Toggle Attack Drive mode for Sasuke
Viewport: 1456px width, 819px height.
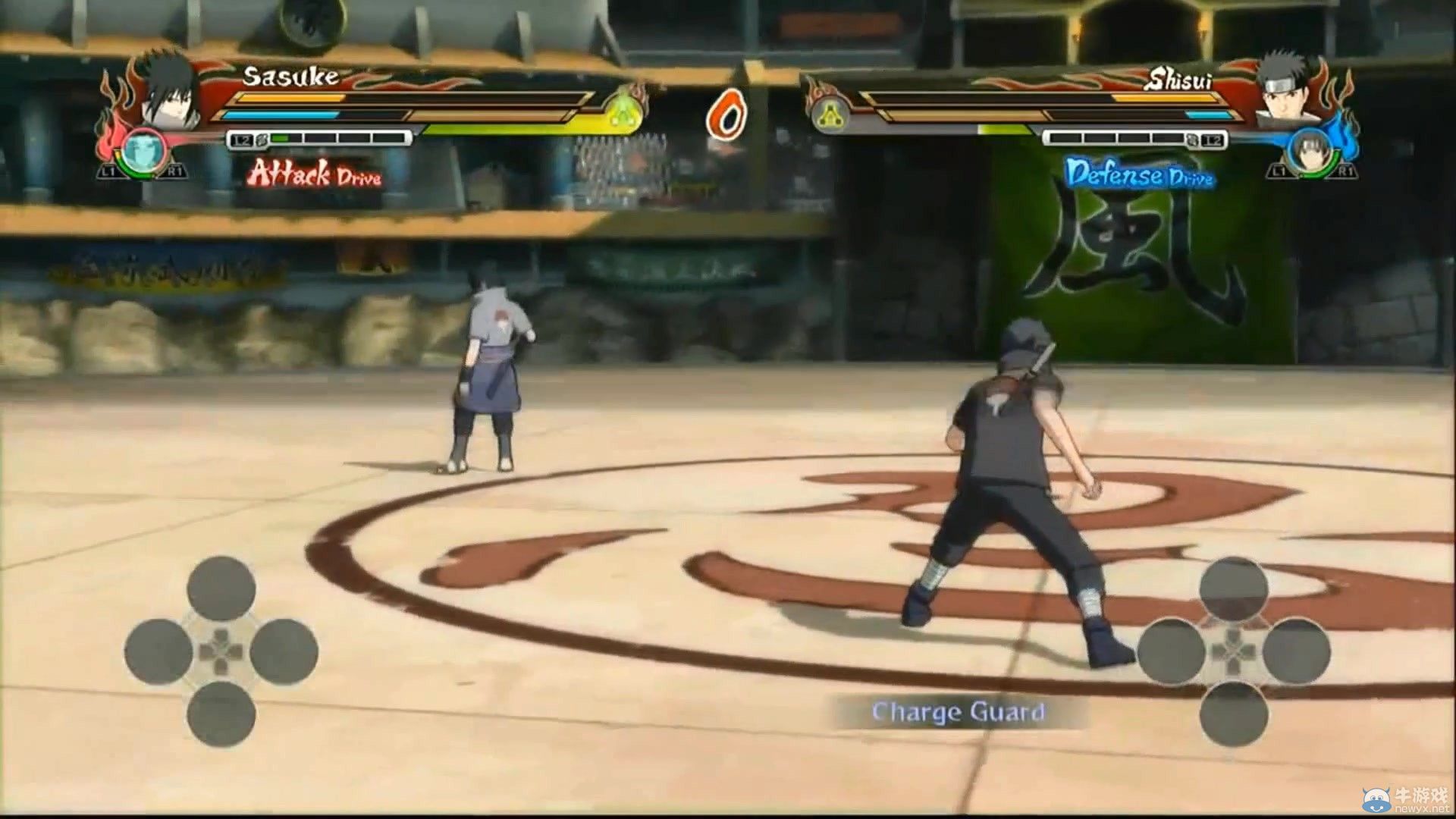click(316, 177)
